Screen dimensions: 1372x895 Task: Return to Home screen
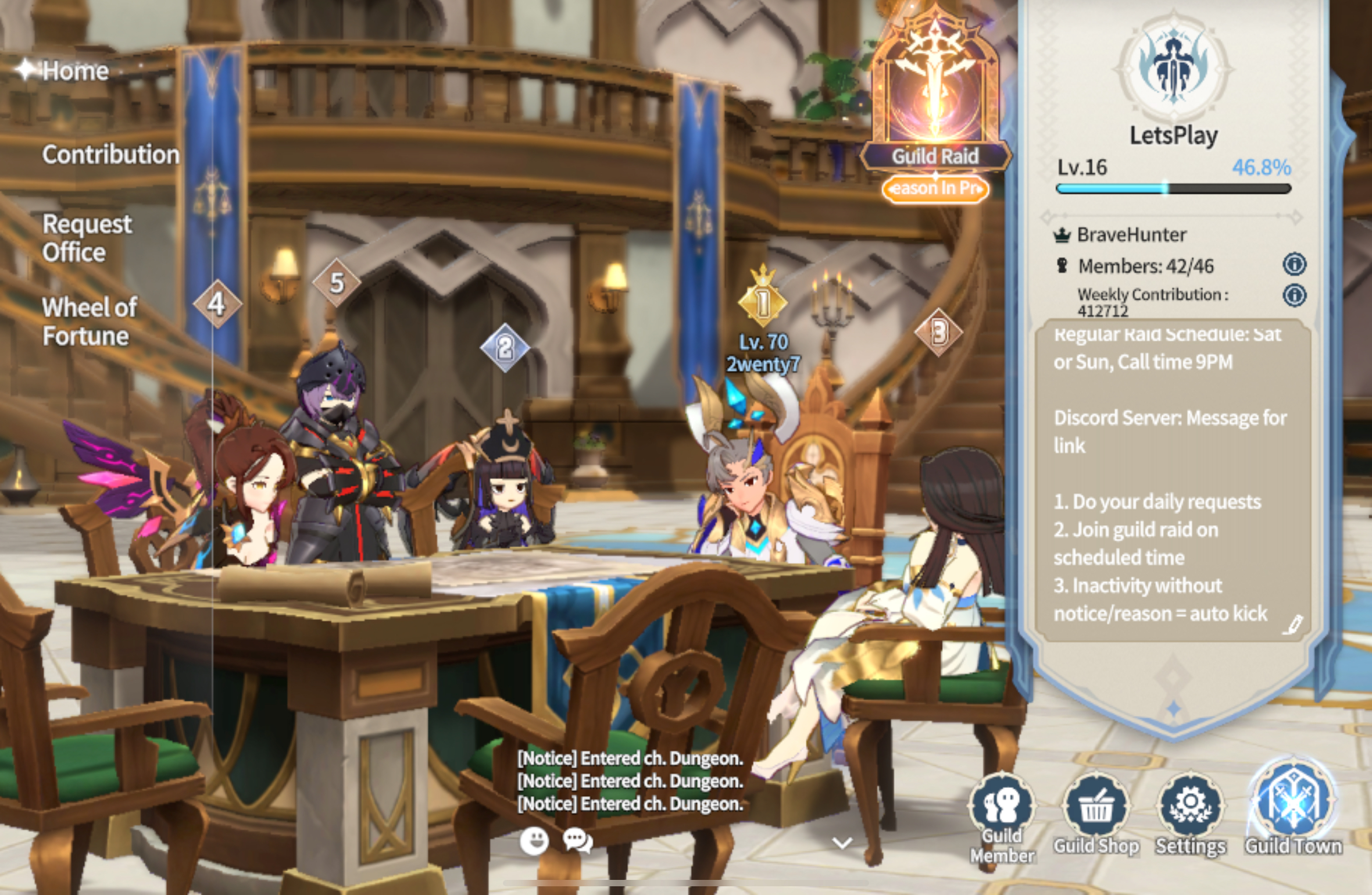coord(64,71)
